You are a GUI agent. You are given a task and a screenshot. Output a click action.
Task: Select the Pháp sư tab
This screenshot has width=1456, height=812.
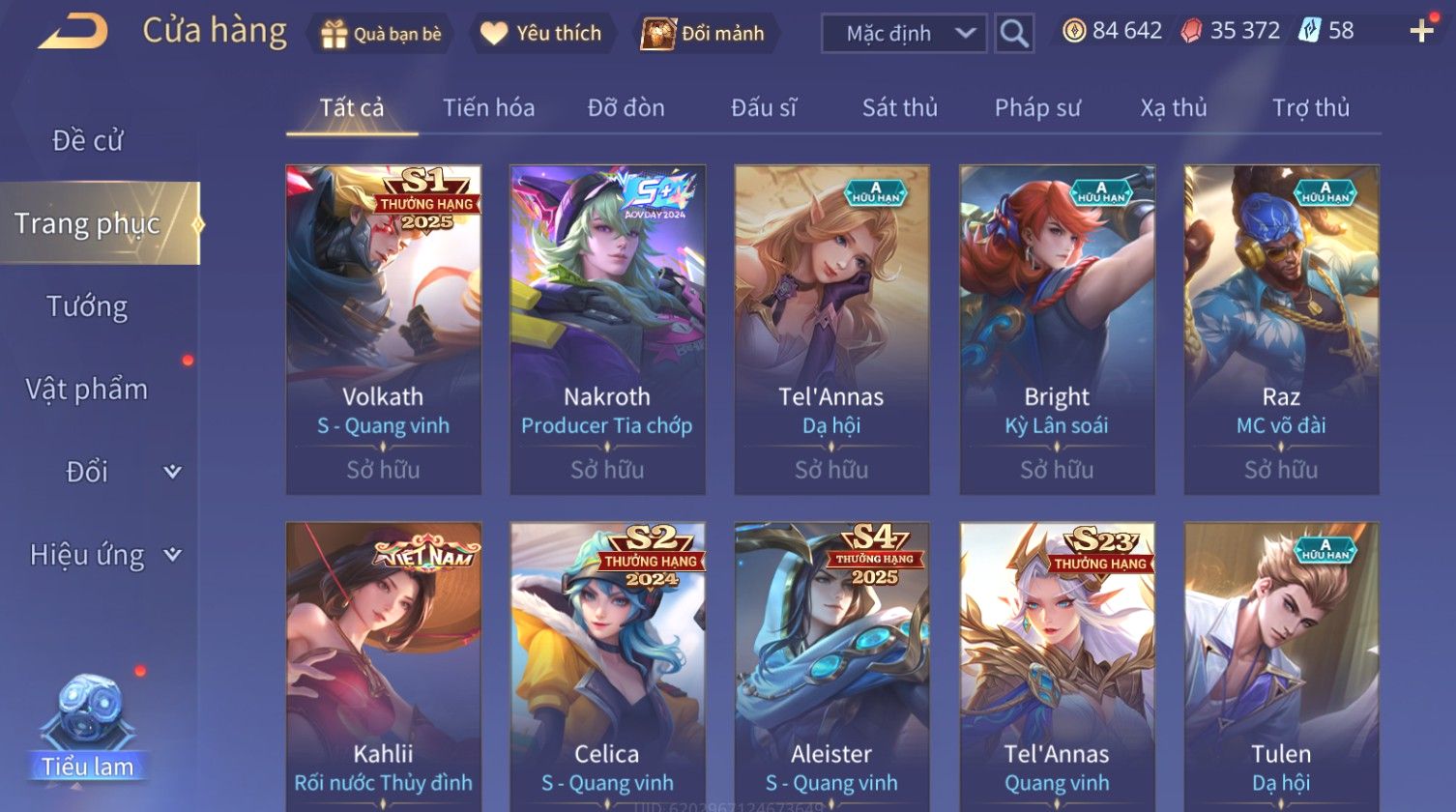point(1037,108)
